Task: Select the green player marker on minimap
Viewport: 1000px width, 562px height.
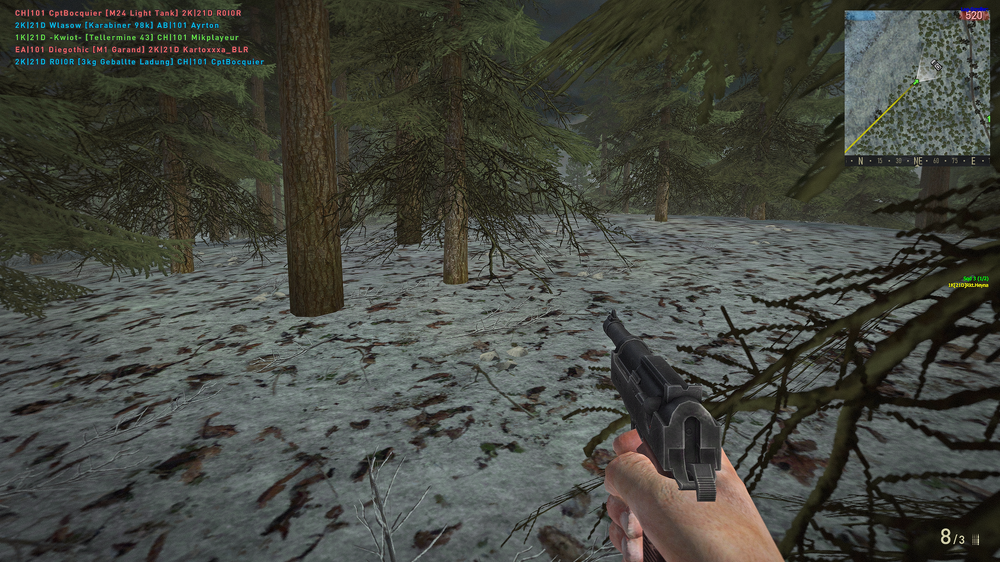Action: (x=914, y=83)
